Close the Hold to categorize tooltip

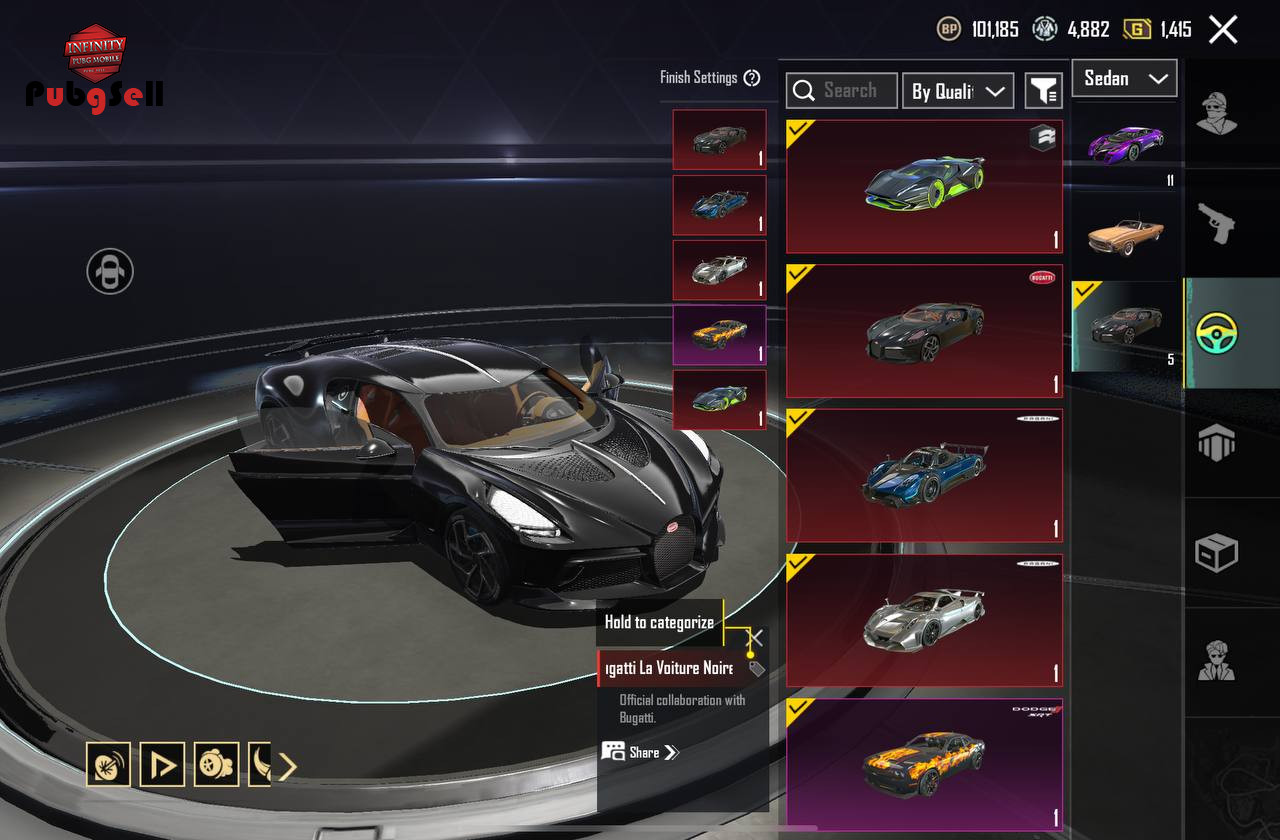[x=756, y=637]
